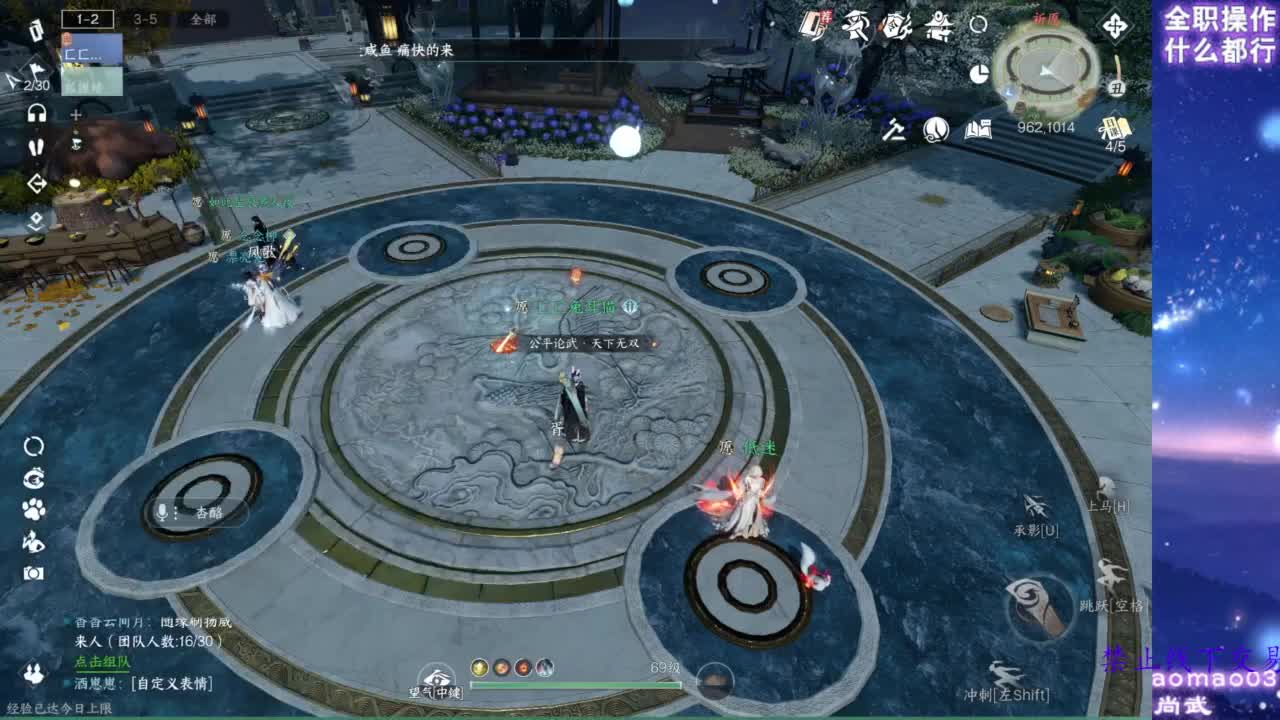Open the bamboo hat merchant icon on top toolbar
The height and width of the screenshot is (720, 1280).
coord(856,26)
